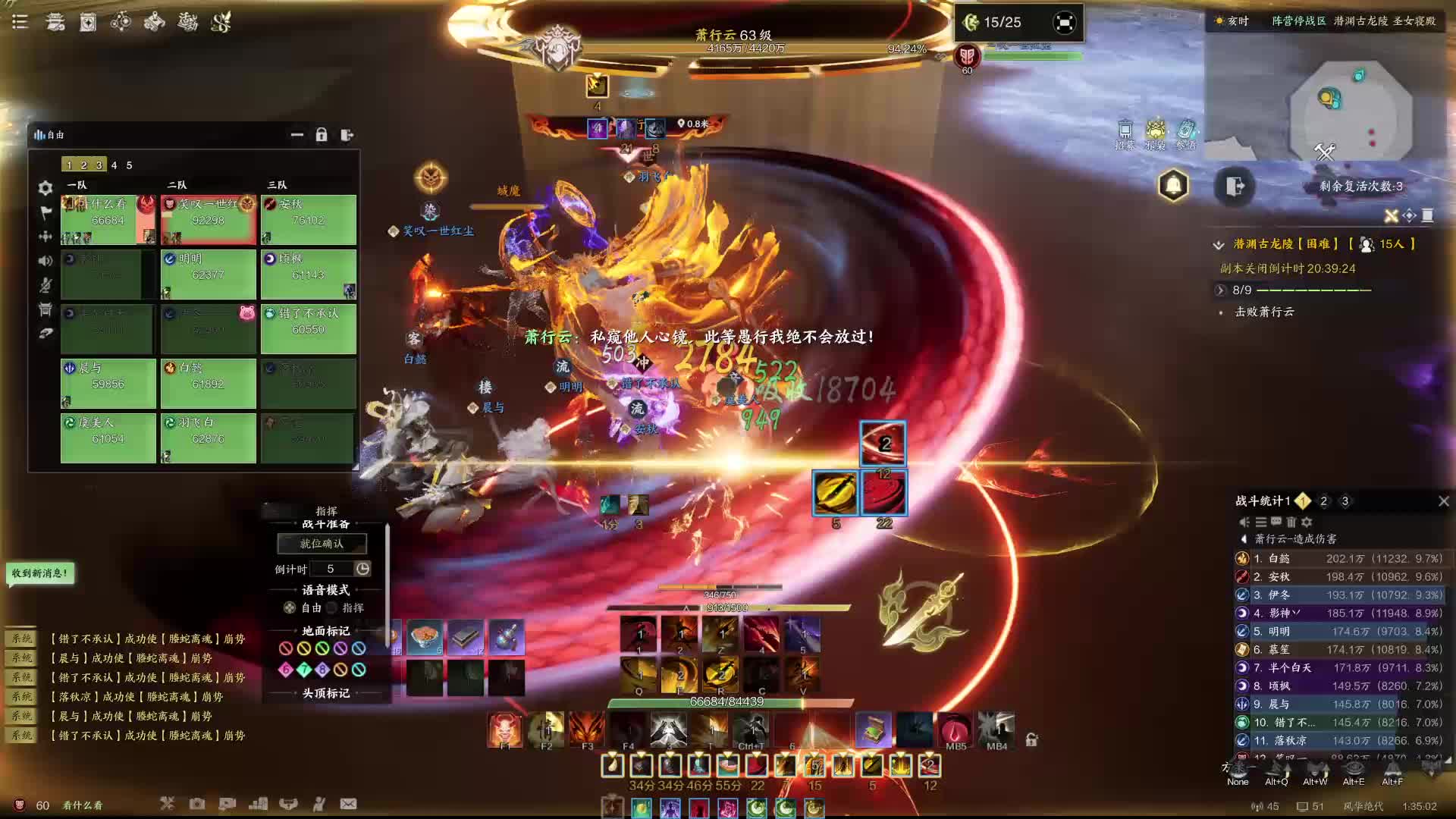Click the 收到新消息 new message notice
Screen dimensions: 1456x819
(x=40, y=573)
